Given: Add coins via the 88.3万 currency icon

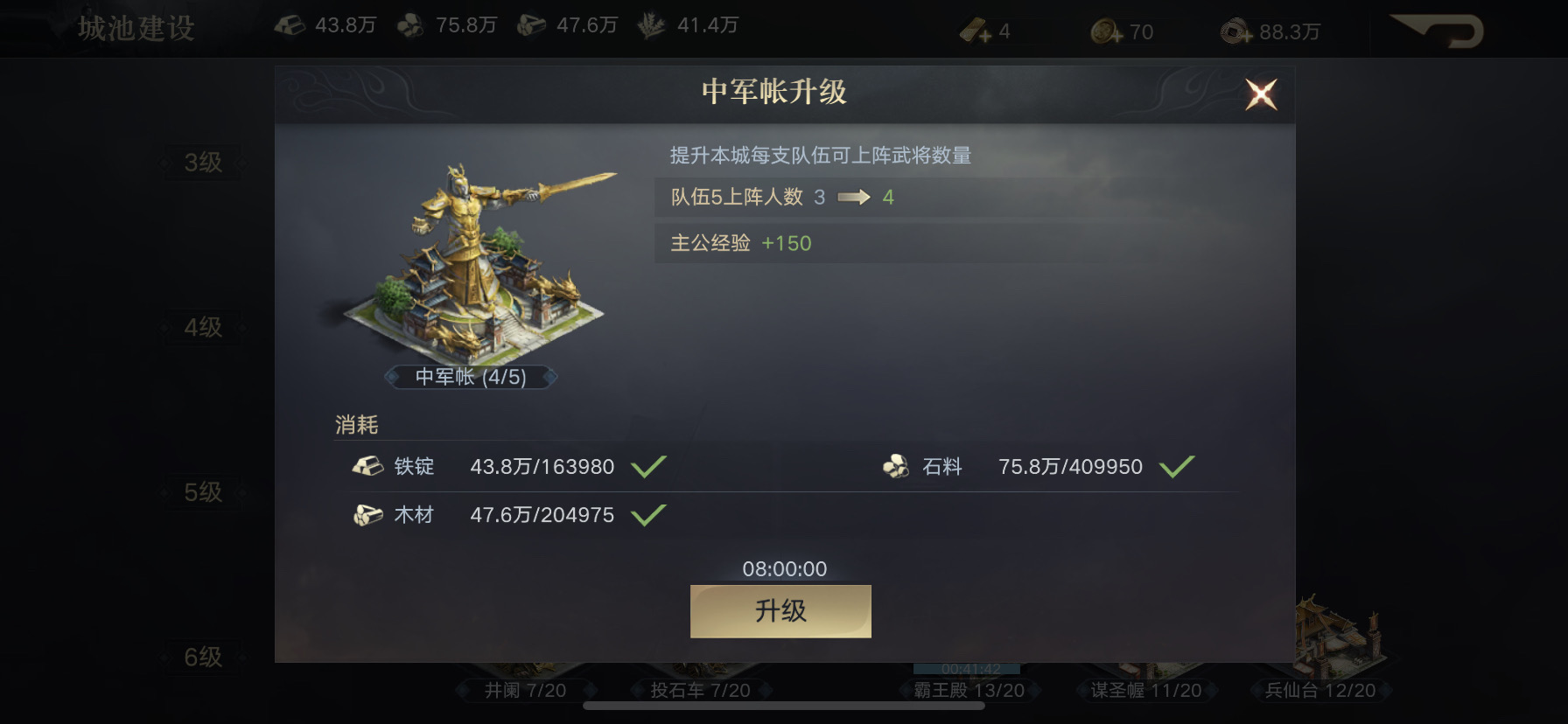Looking at the screenshot, I should [x=1236, y=32].
